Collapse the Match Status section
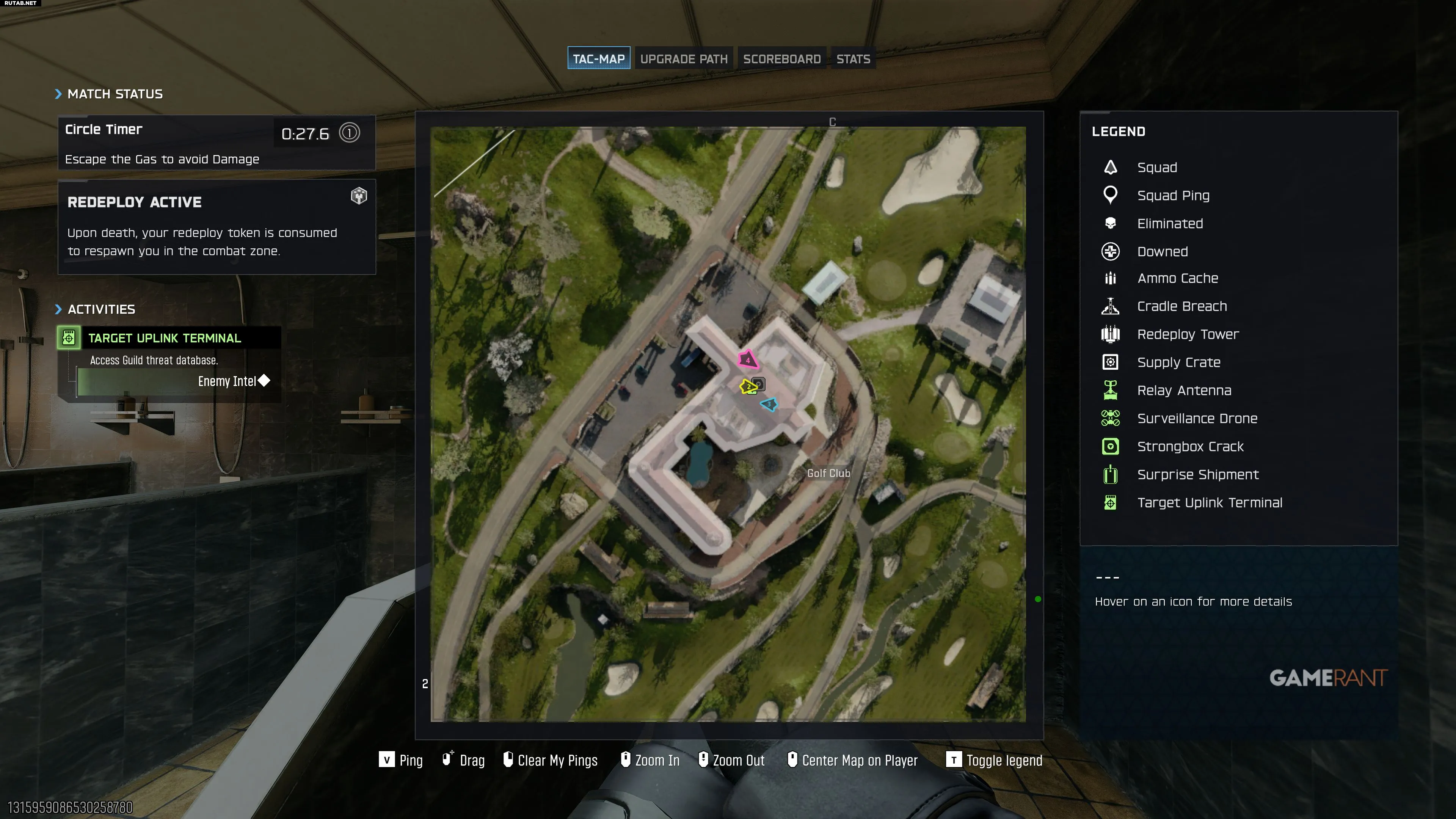1456x819 pixels. click(x=108, y=94)
